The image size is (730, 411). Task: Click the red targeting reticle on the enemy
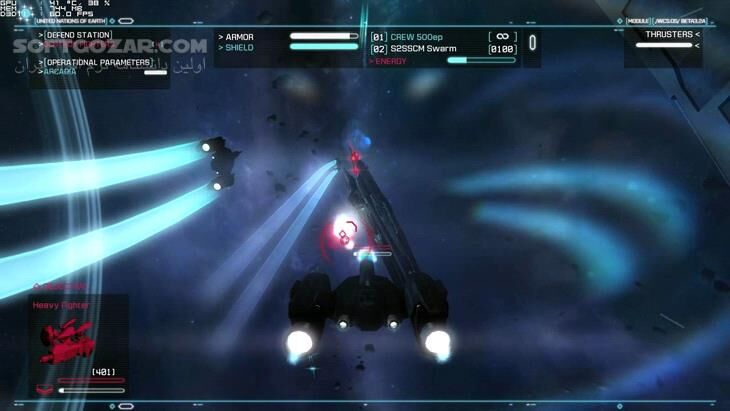click(x=343, y=236)
